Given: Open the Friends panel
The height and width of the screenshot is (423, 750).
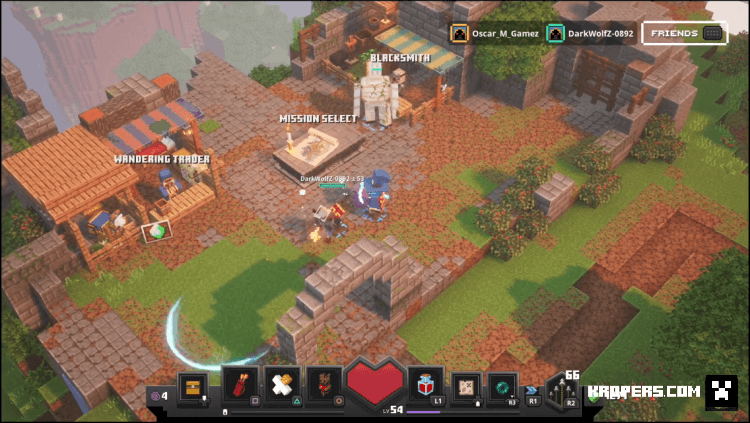Looking at the screenshot, I should point(685,33).
